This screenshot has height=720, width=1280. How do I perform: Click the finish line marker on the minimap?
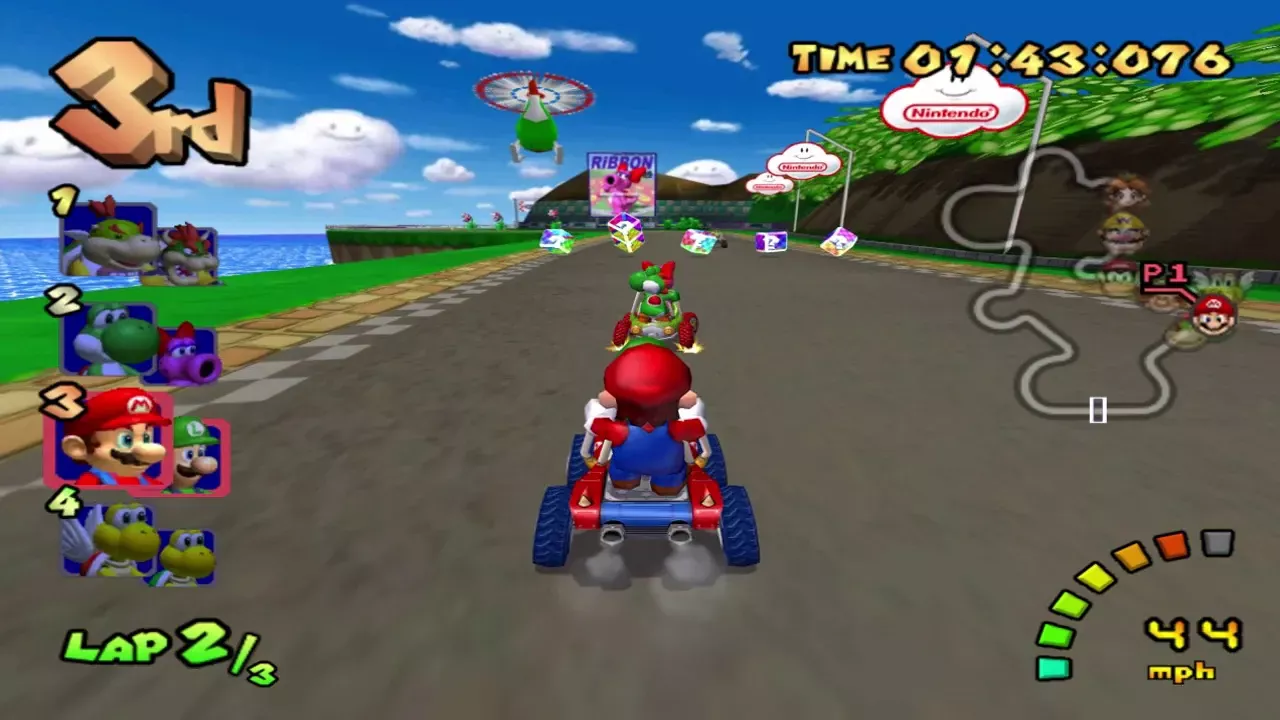click(1097, 409)
